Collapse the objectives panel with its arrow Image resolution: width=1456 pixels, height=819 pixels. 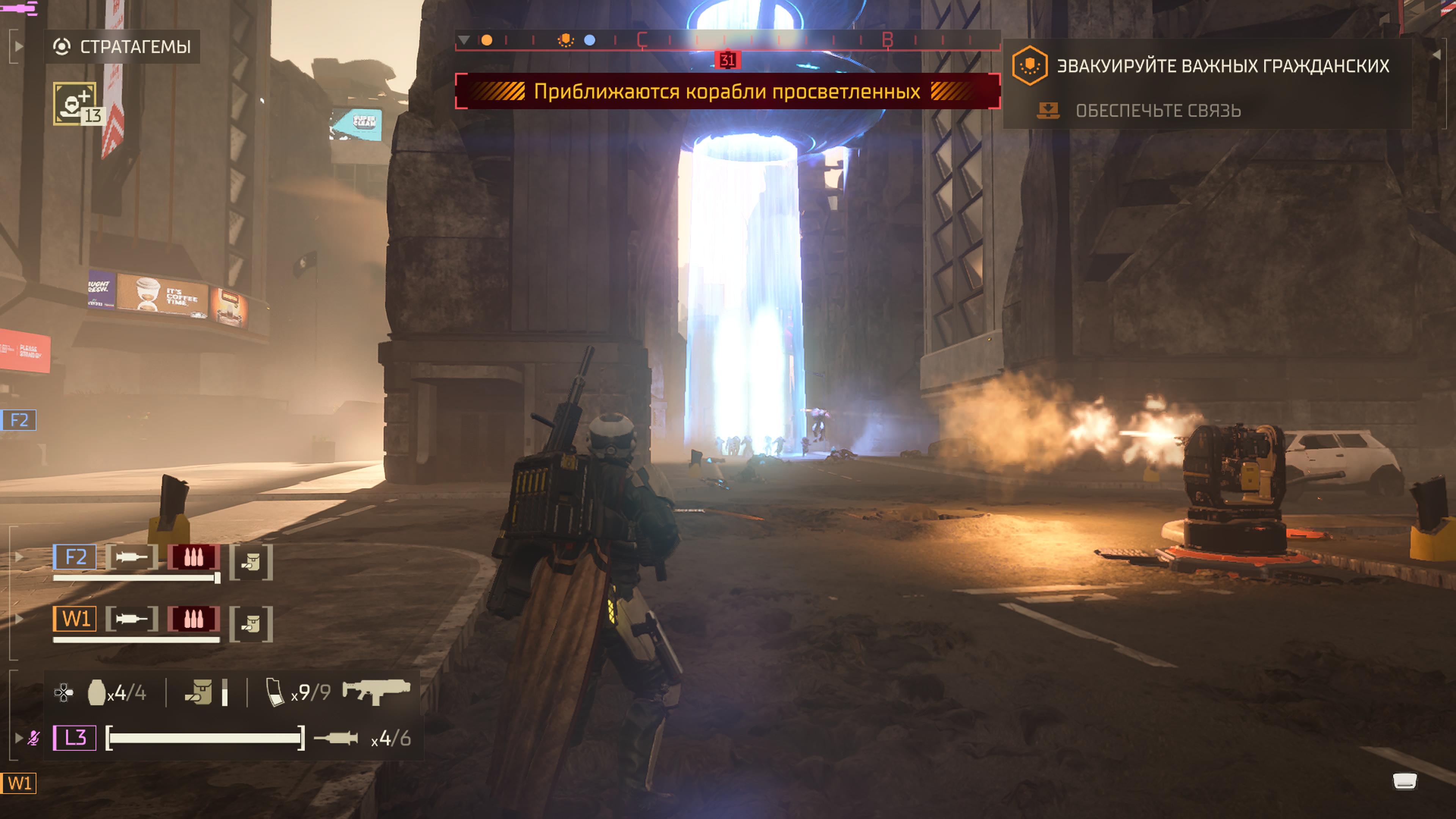(x=1436, y=55)
